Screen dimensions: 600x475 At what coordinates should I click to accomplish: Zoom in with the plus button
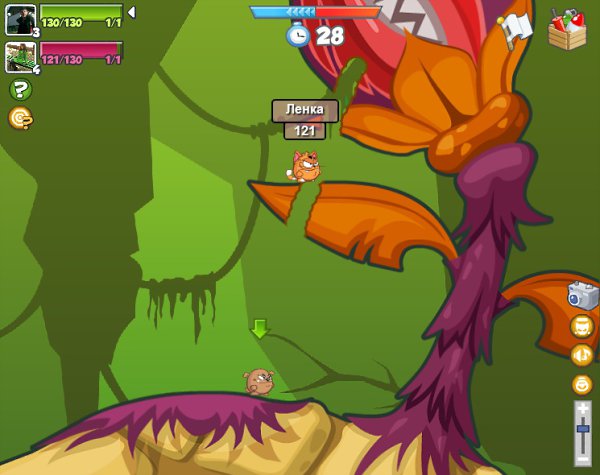point(582,408)
